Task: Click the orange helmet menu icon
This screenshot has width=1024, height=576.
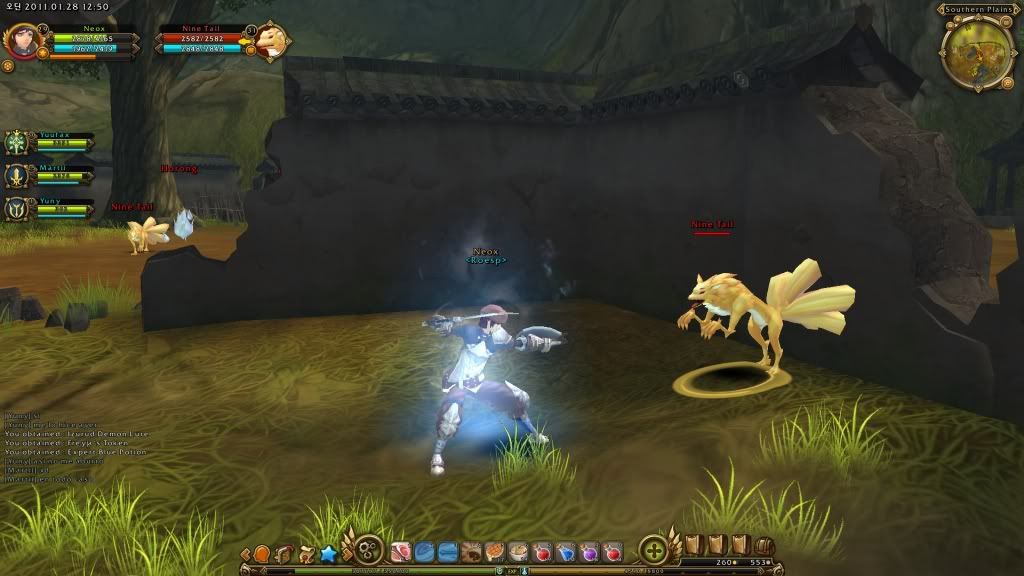Action: [262, 553]
